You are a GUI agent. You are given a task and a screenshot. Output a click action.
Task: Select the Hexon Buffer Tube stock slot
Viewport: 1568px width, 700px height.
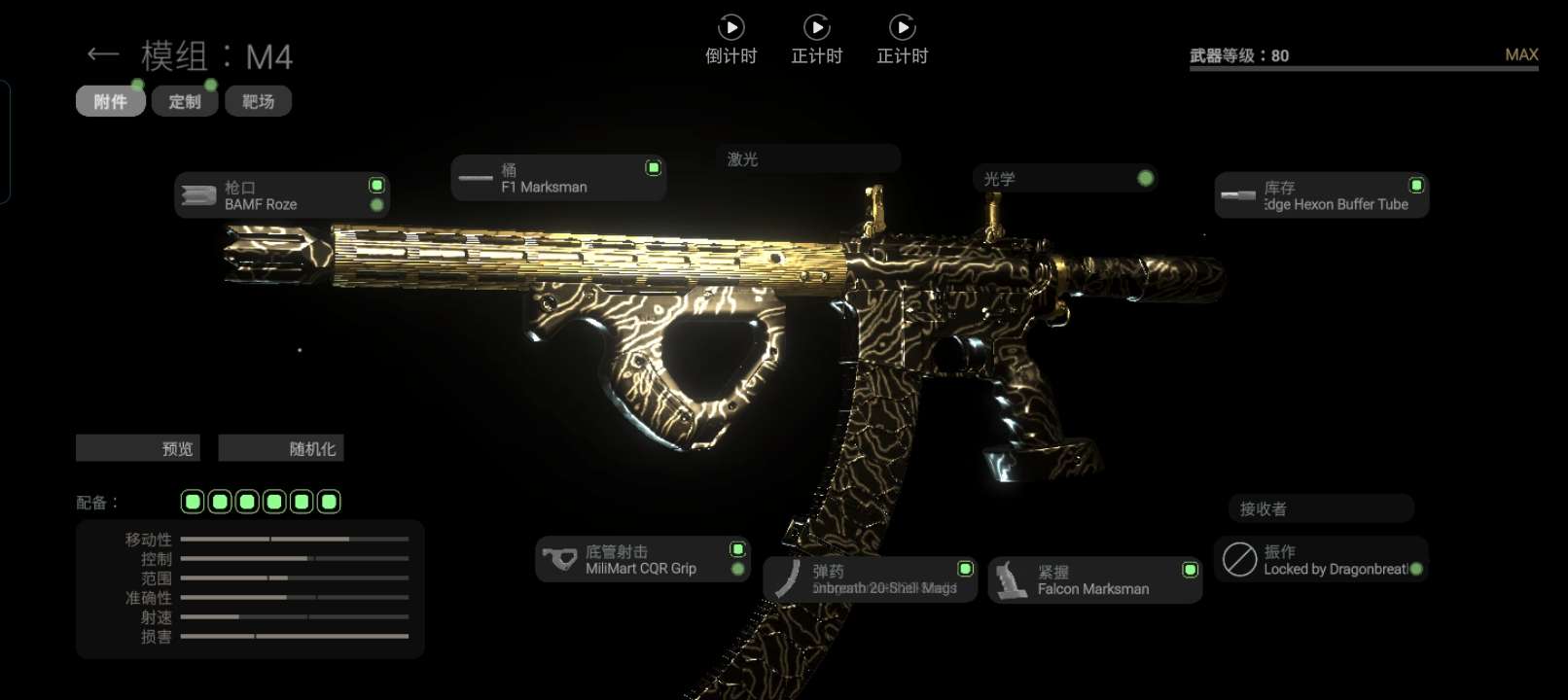1321,195
